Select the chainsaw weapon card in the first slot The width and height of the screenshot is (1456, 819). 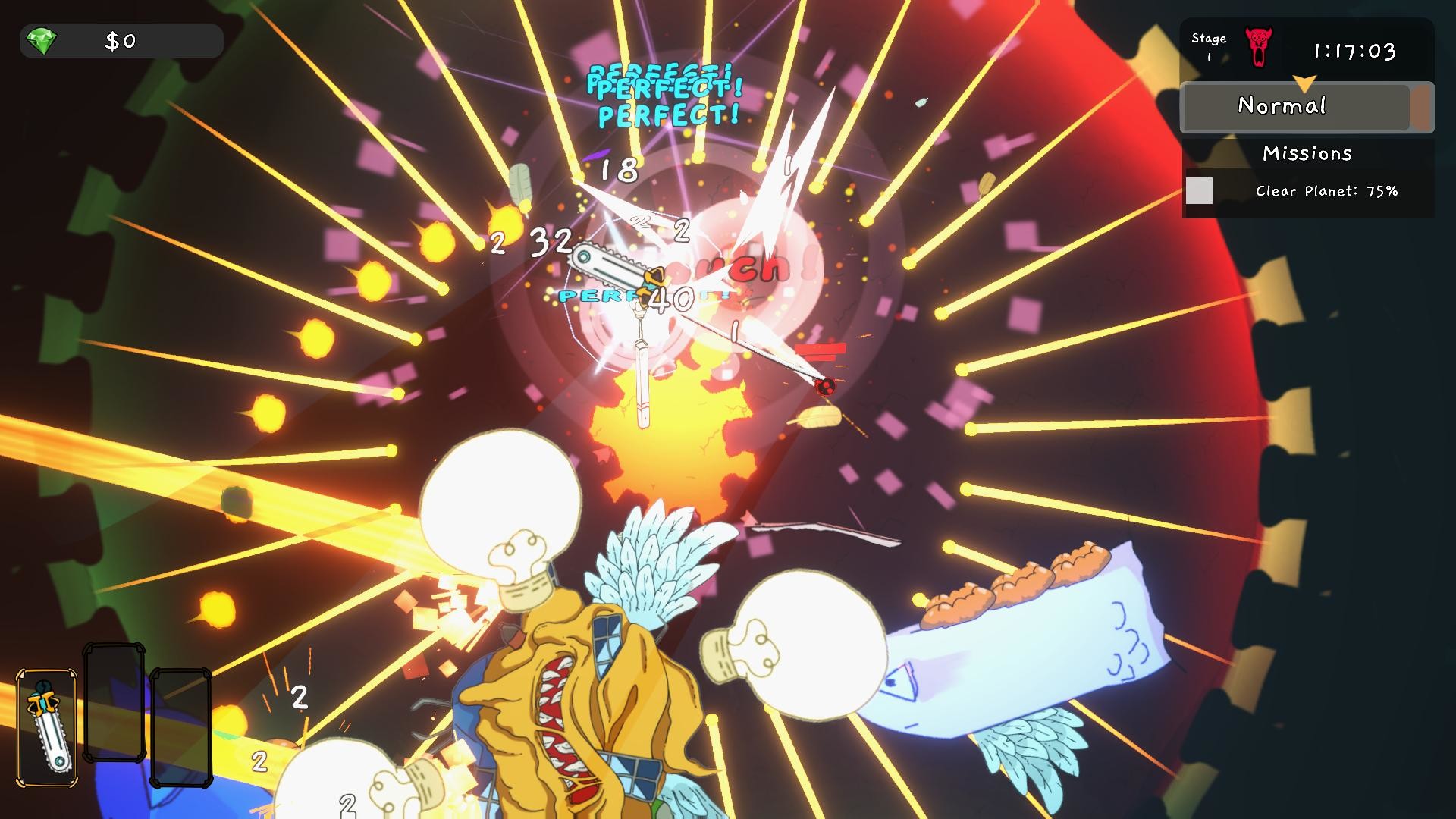(47, 728)
